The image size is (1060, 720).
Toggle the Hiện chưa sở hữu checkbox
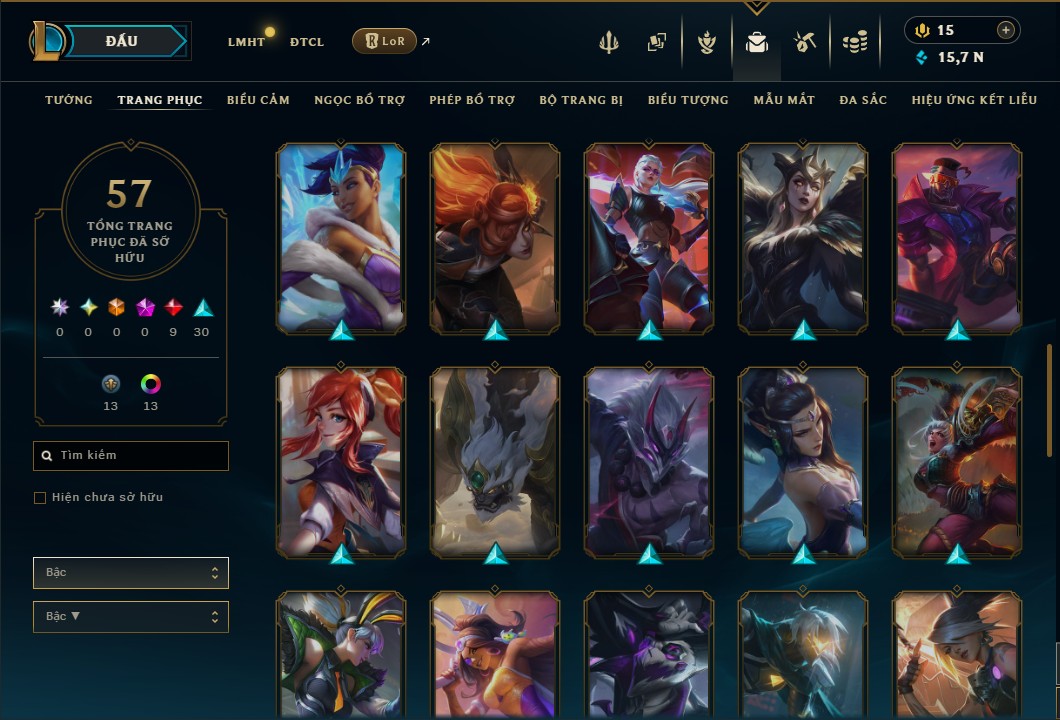coord(40,498)
